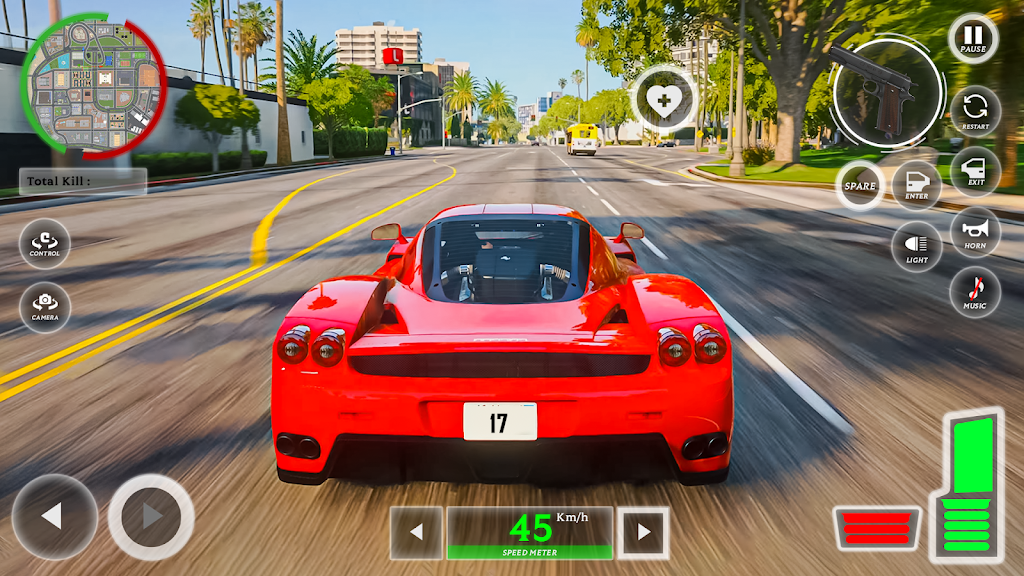Step on the green accelerator pedal
1024x576 pixels.
coord(966,485)
